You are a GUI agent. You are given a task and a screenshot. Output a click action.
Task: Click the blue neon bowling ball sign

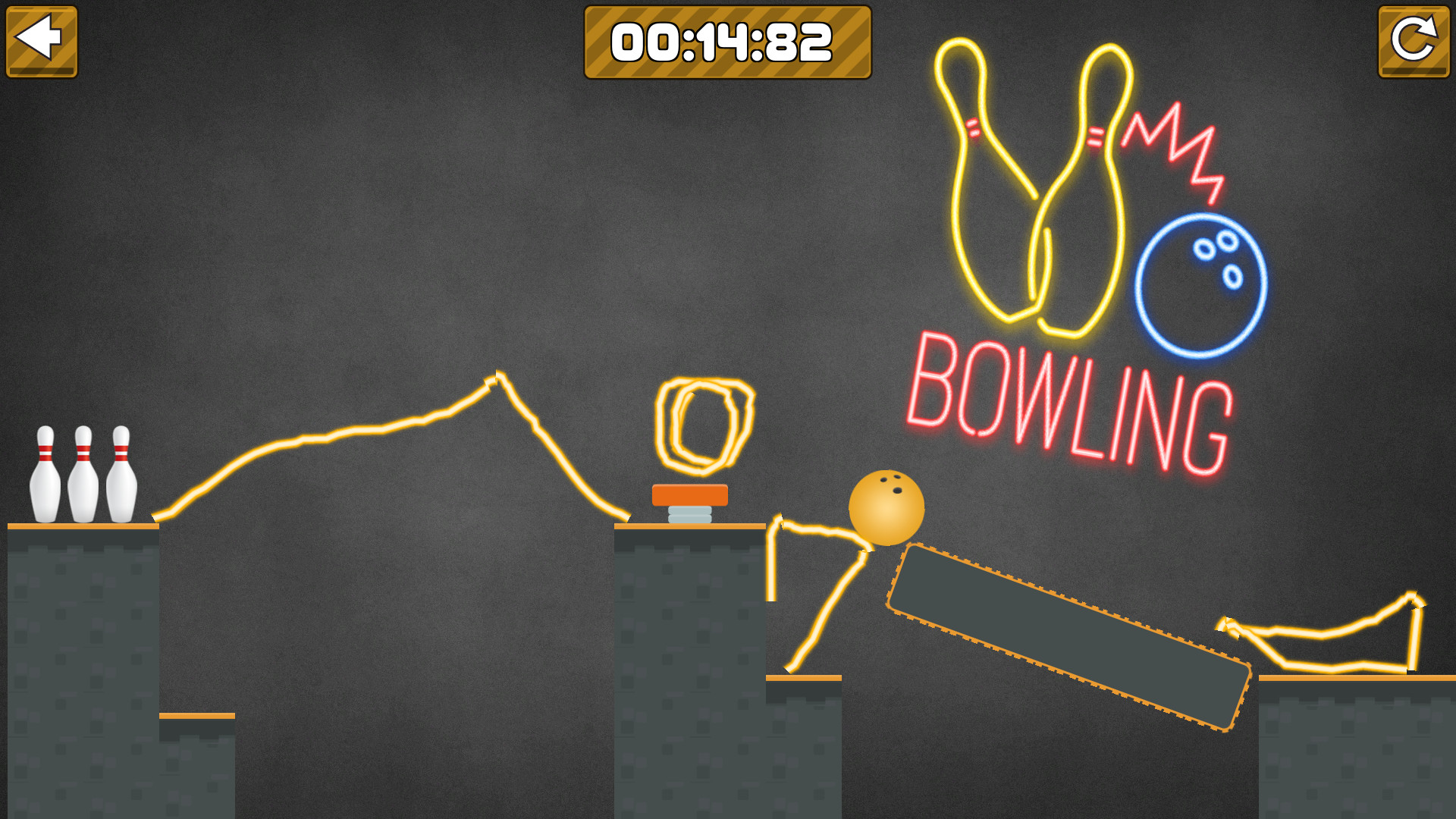point(1199,286)
